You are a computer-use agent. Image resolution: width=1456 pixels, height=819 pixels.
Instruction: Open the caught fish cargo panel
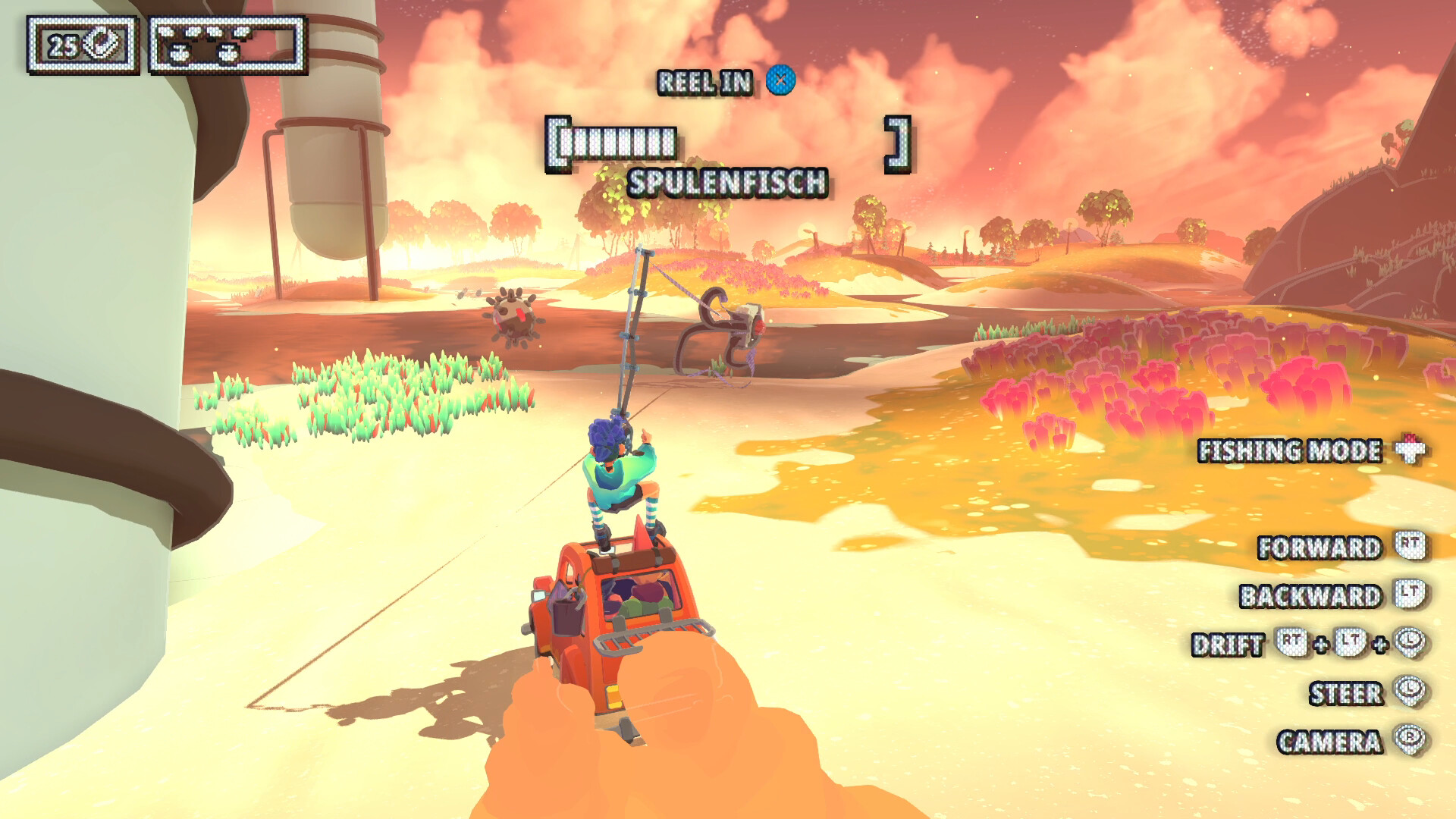[227, 45]
